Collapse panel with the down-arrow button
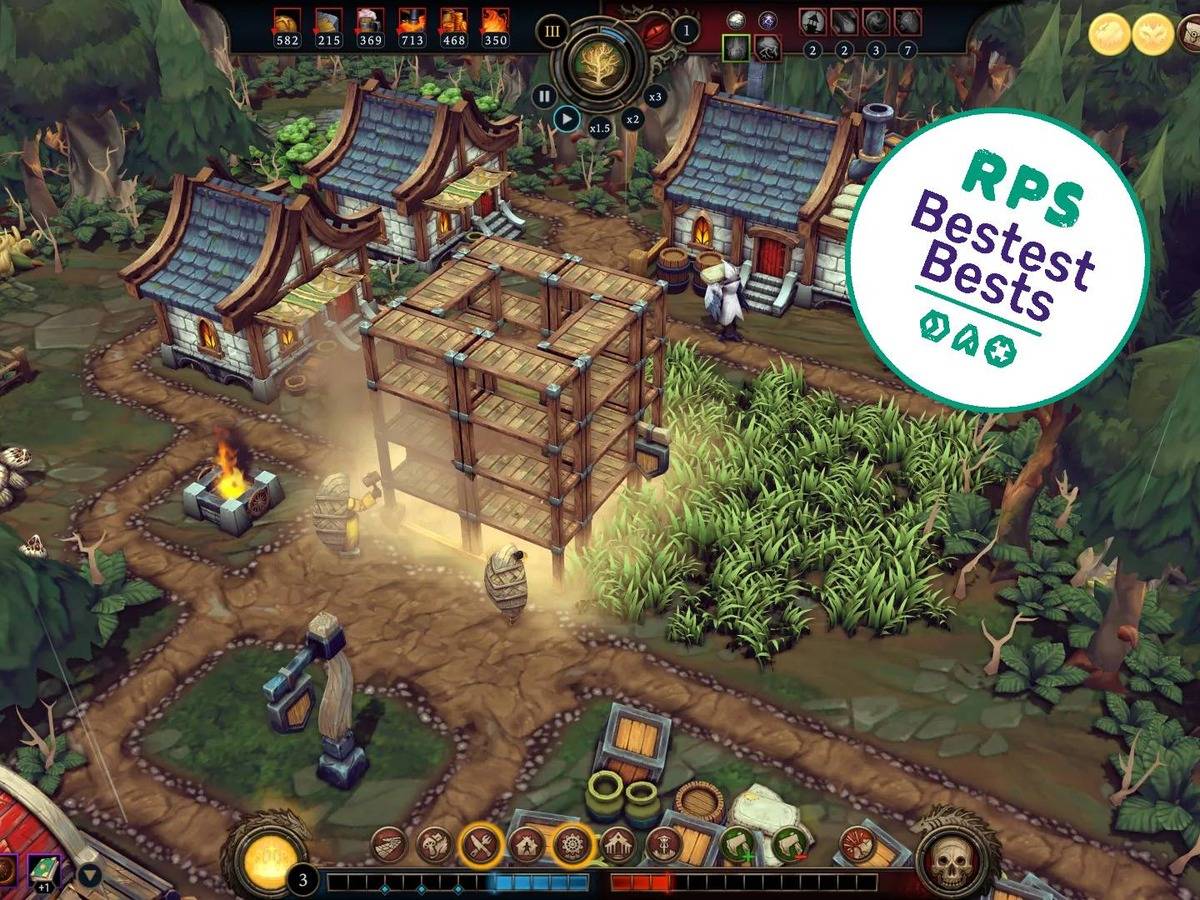Image resolution: width=1200 pixels, height=900 pixels. [x=90, y=876]
